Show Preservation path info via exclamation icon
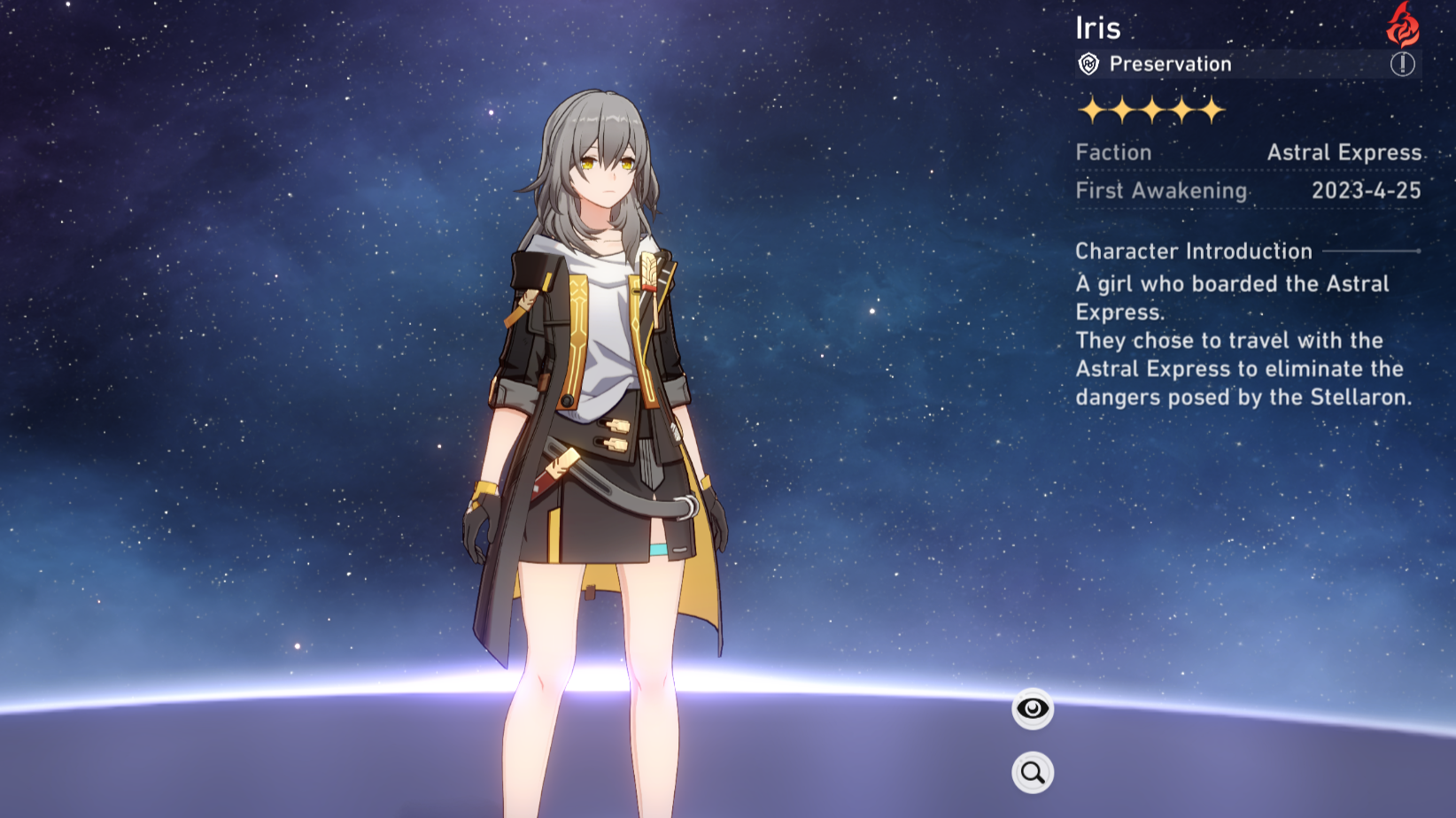Screen dimensions: 1456x818 tap(1402, 64)
